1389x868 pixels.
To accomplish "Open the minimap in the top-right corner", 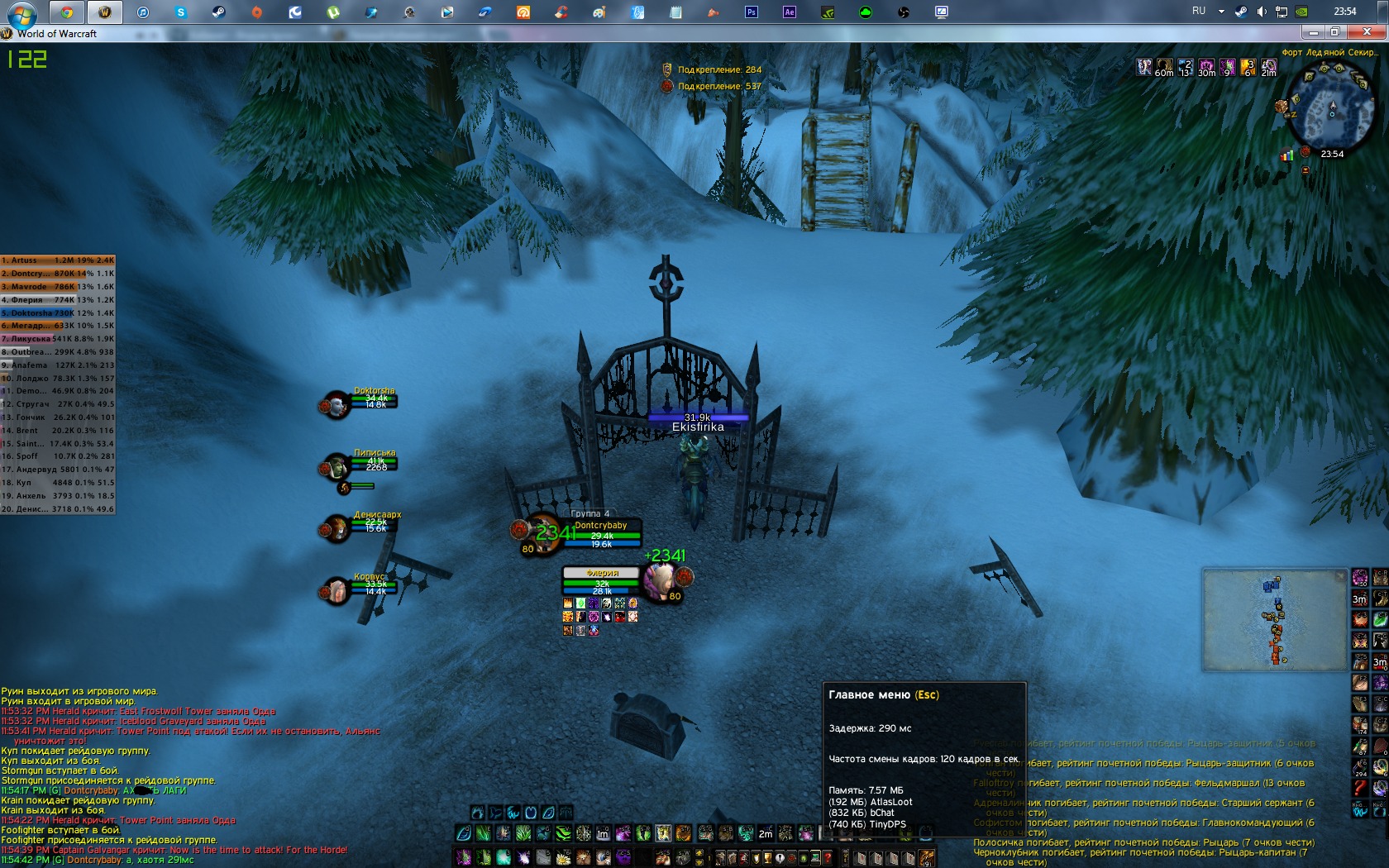I will 1331,110.
